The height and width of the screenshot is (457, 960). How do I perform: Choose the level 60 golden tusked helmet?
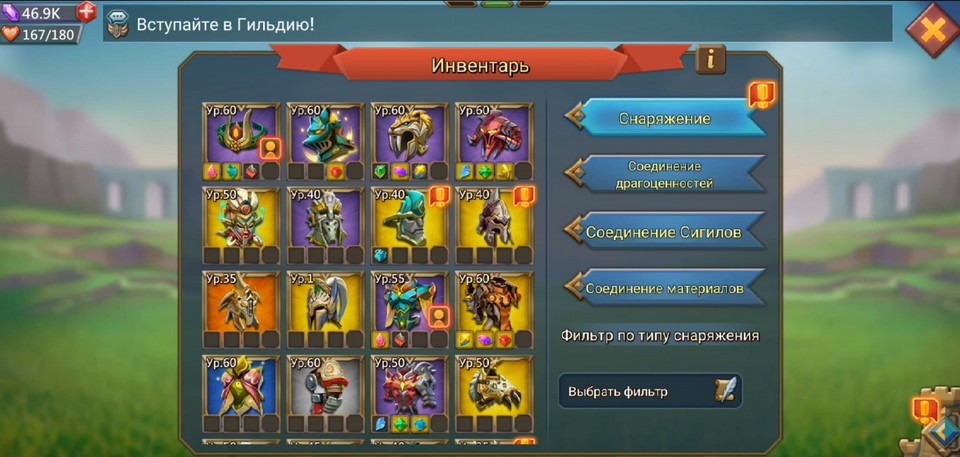410,134
